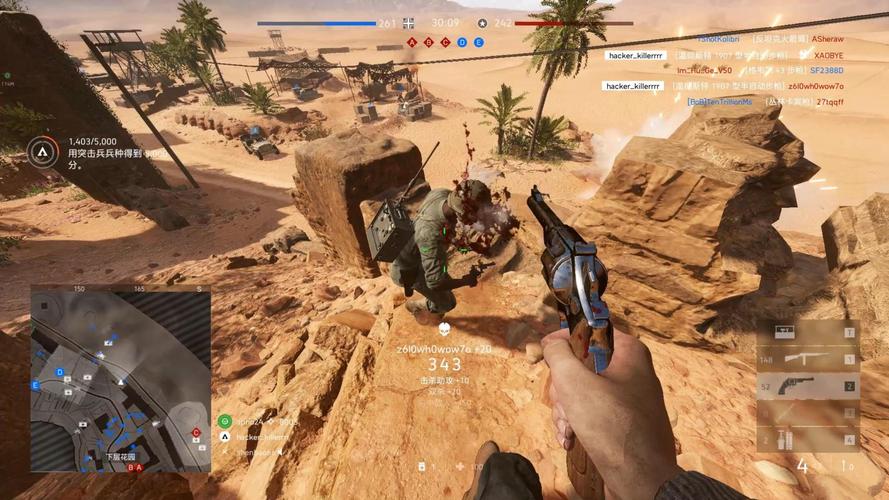This screenshot has height=500, width=889.
Task: Select objective flag D on the minimap
Action: (x=60, y=372)
